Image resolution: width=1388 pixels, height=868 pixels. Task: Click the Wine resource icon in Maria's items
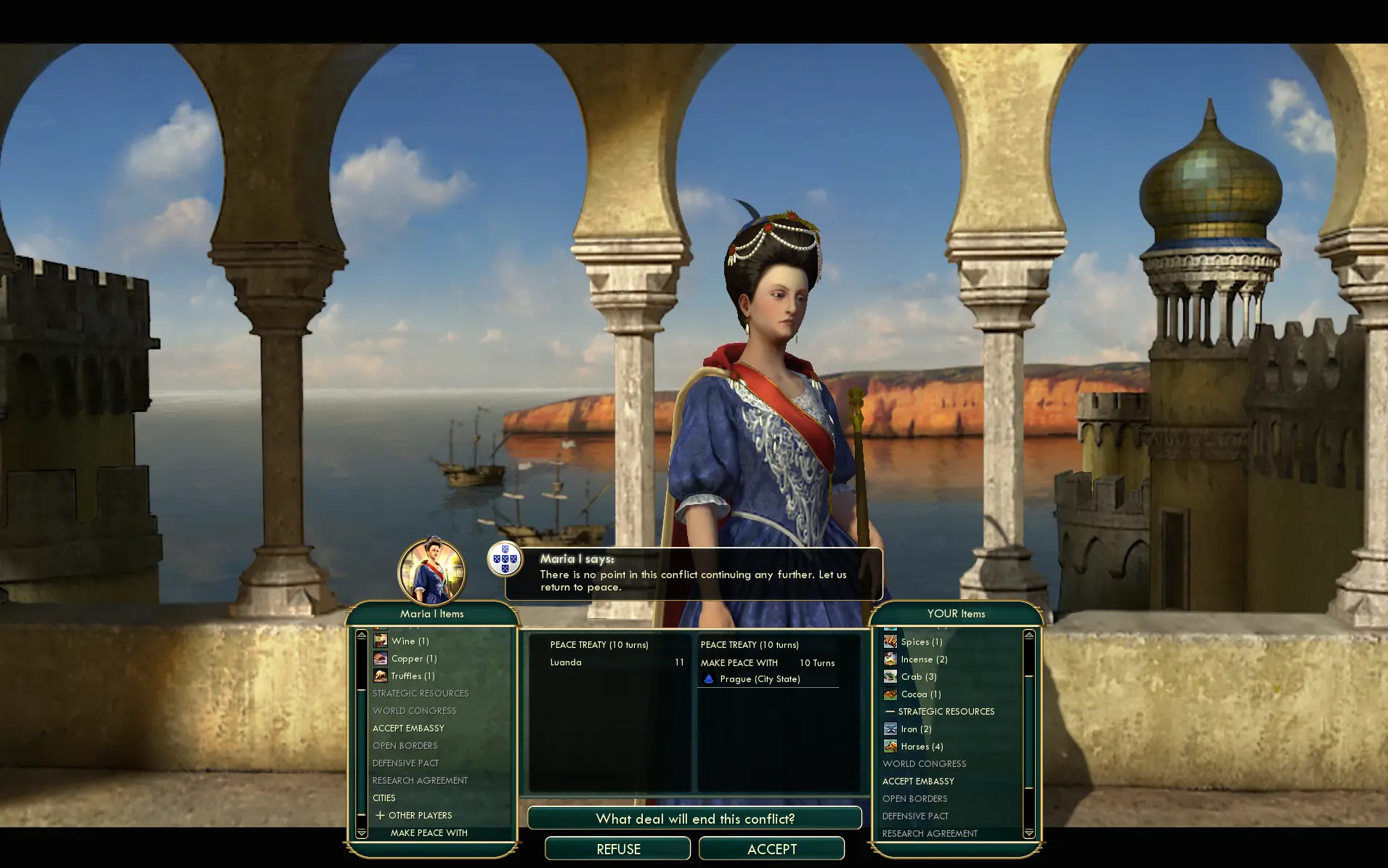[381, 641]
